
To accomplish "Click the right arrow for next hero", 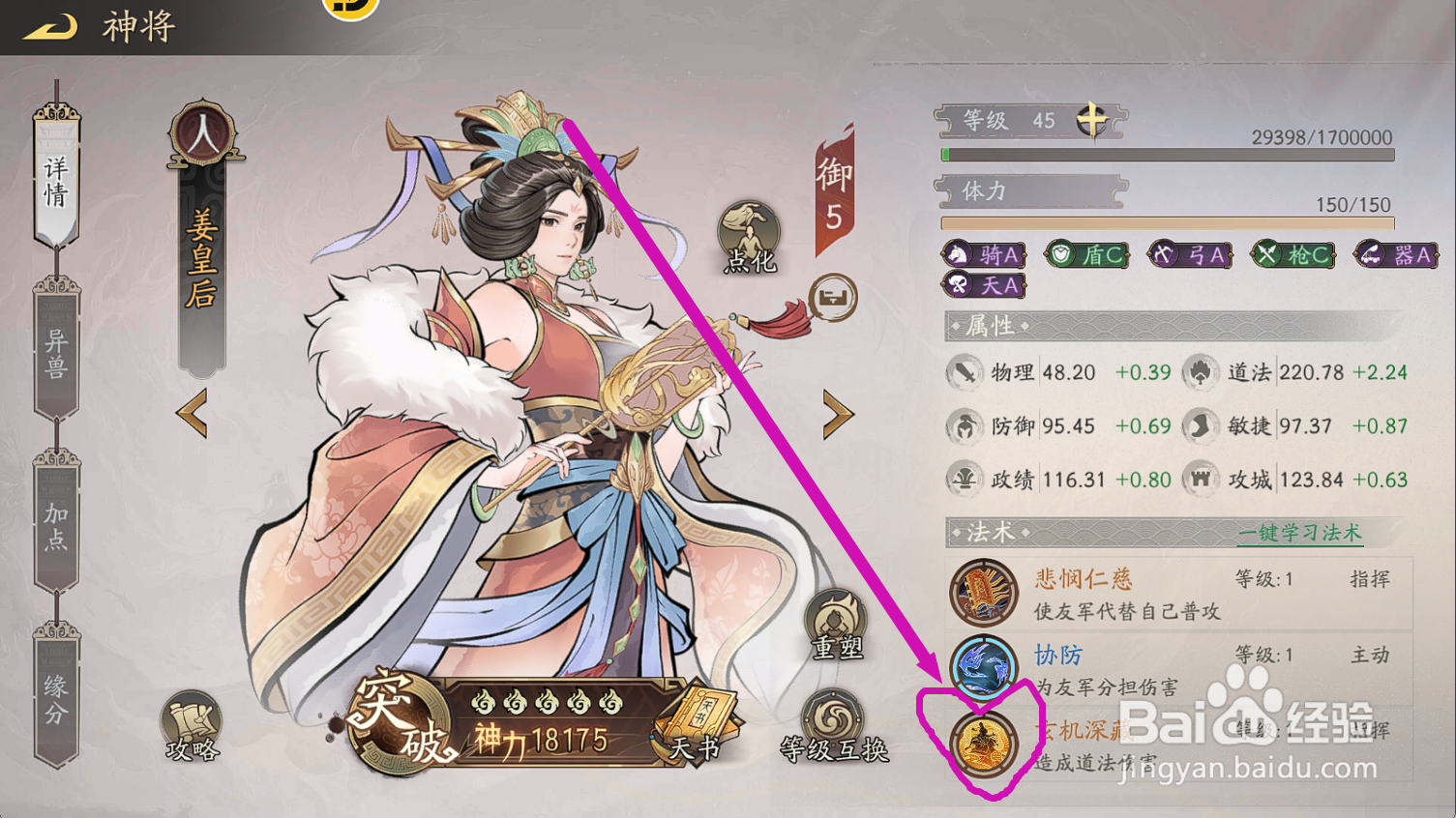I will pyautogui.click(x=836, y=416).
